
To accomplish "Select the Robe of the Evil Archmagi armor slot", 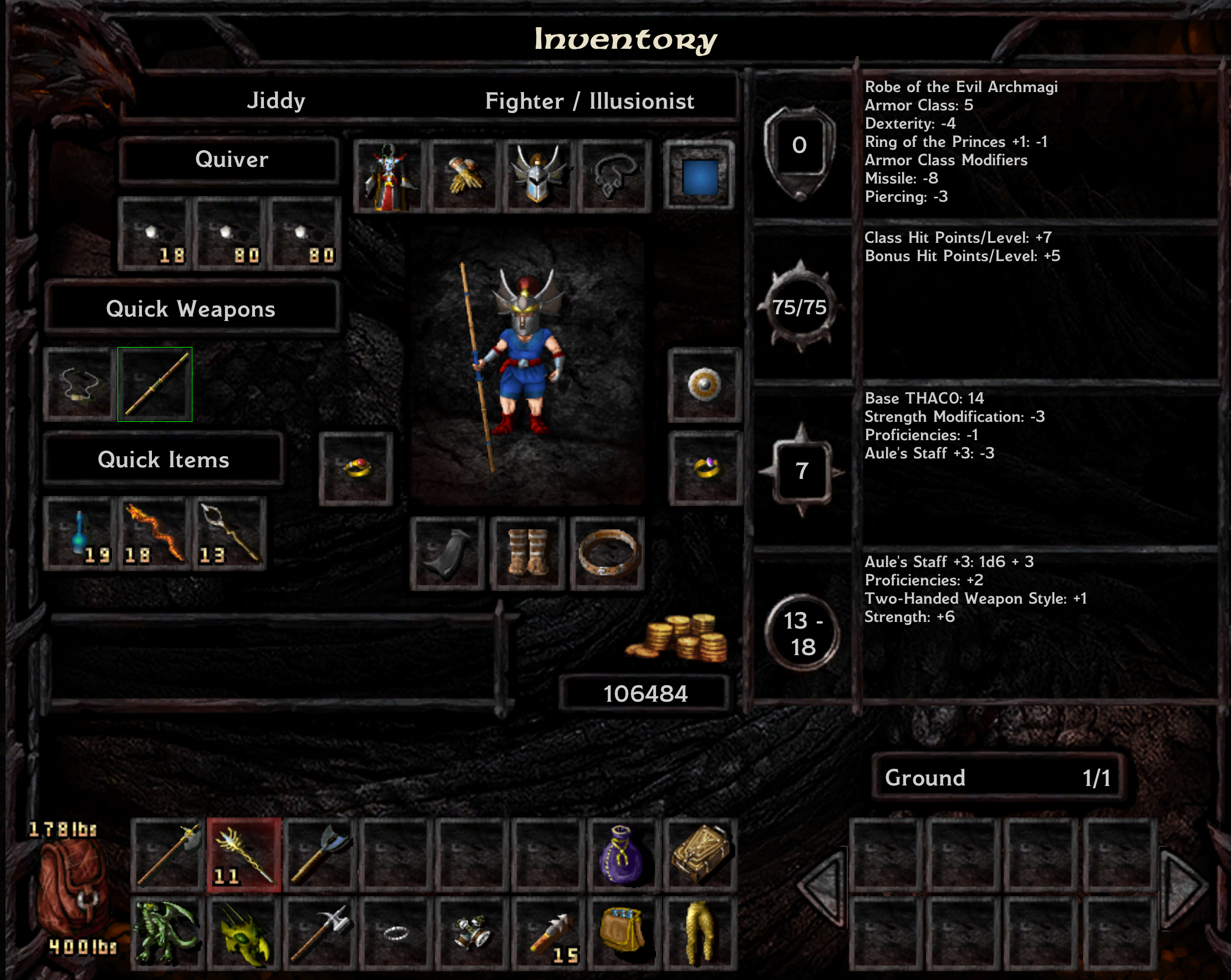I will coord(388,176).
